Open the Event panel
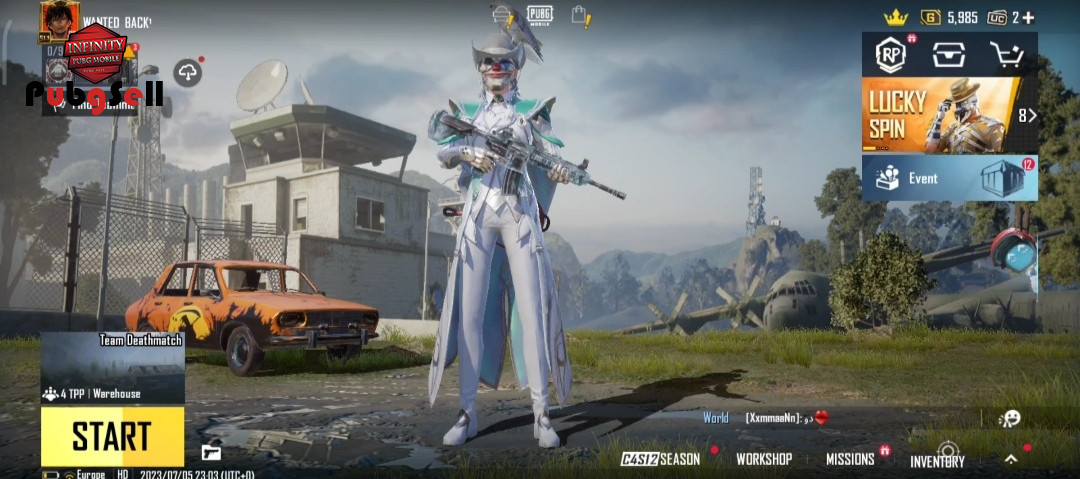This screenshot has width=1080, height=479. 948,178
